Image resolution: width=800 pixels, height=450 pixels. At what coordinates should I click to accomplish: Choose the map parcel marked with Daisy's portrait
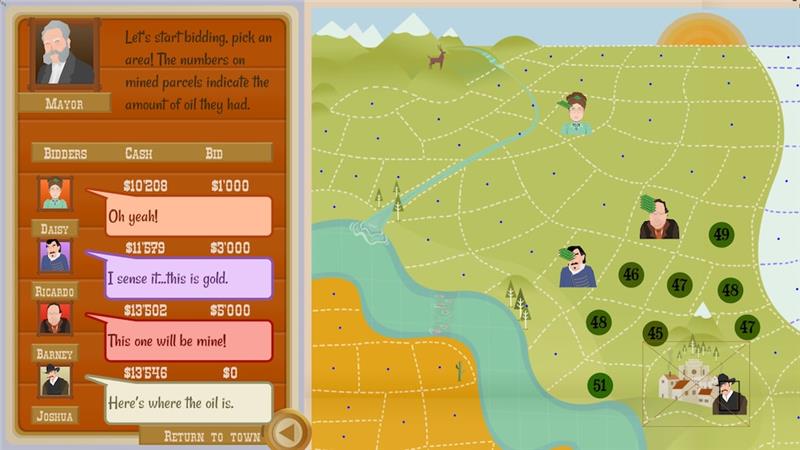(576, 116)
